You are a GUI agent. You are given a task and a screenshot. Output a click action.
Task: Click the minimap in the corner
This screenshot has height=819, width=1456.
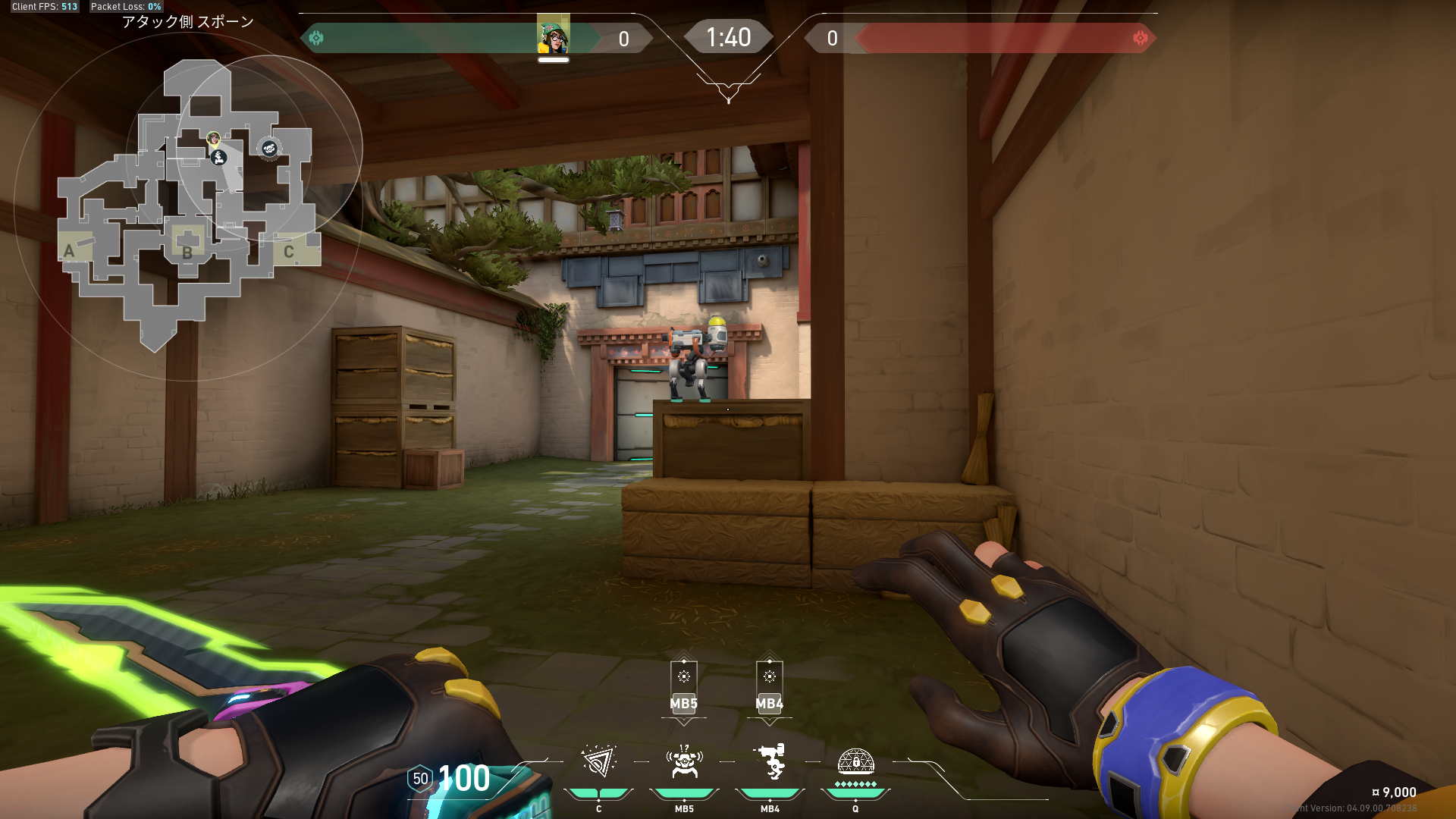187,205
